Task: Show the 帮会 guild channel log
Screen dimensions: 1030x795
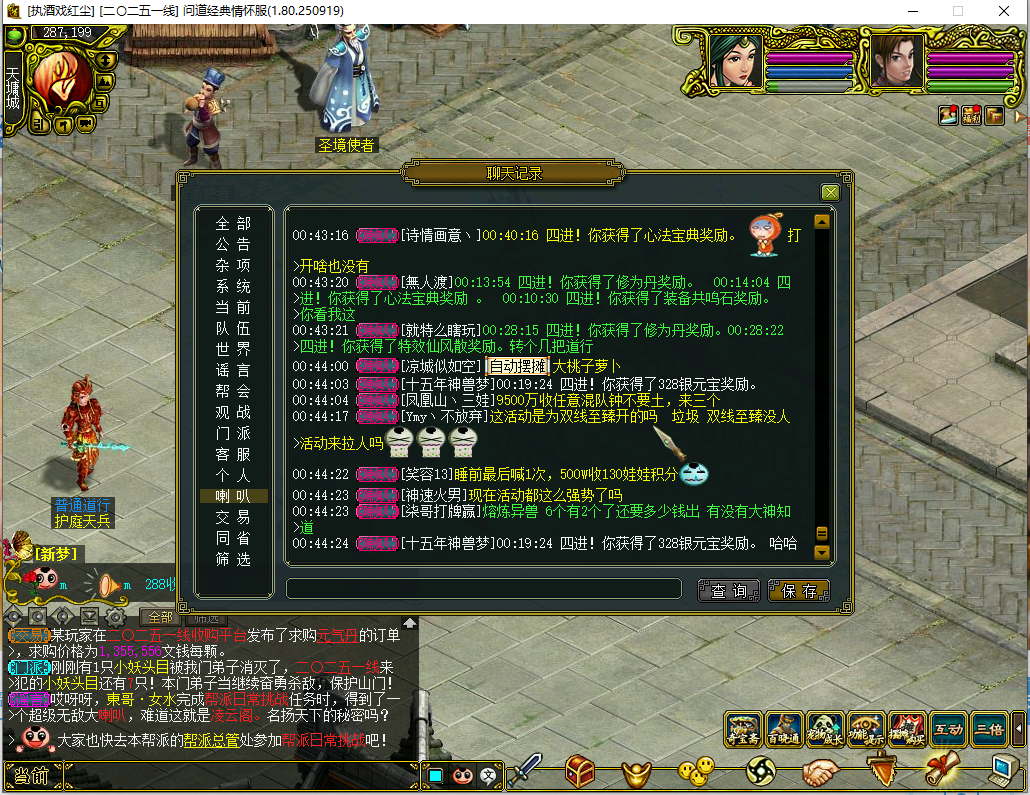Action: (x=234, y=391)
